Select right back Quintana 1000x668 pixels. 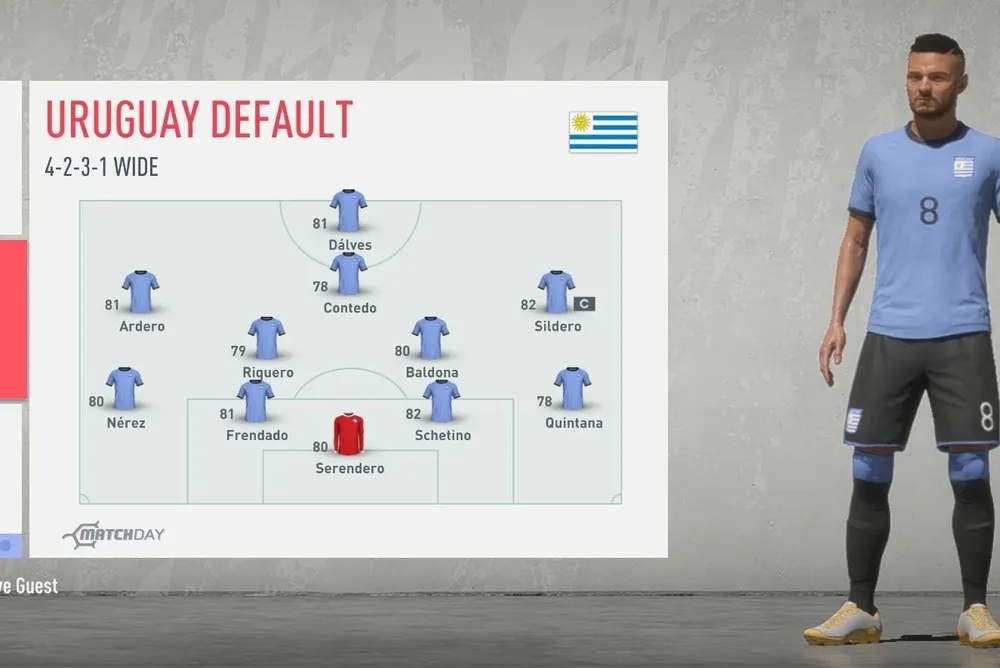pyautogui.click(x=573, y=389)
